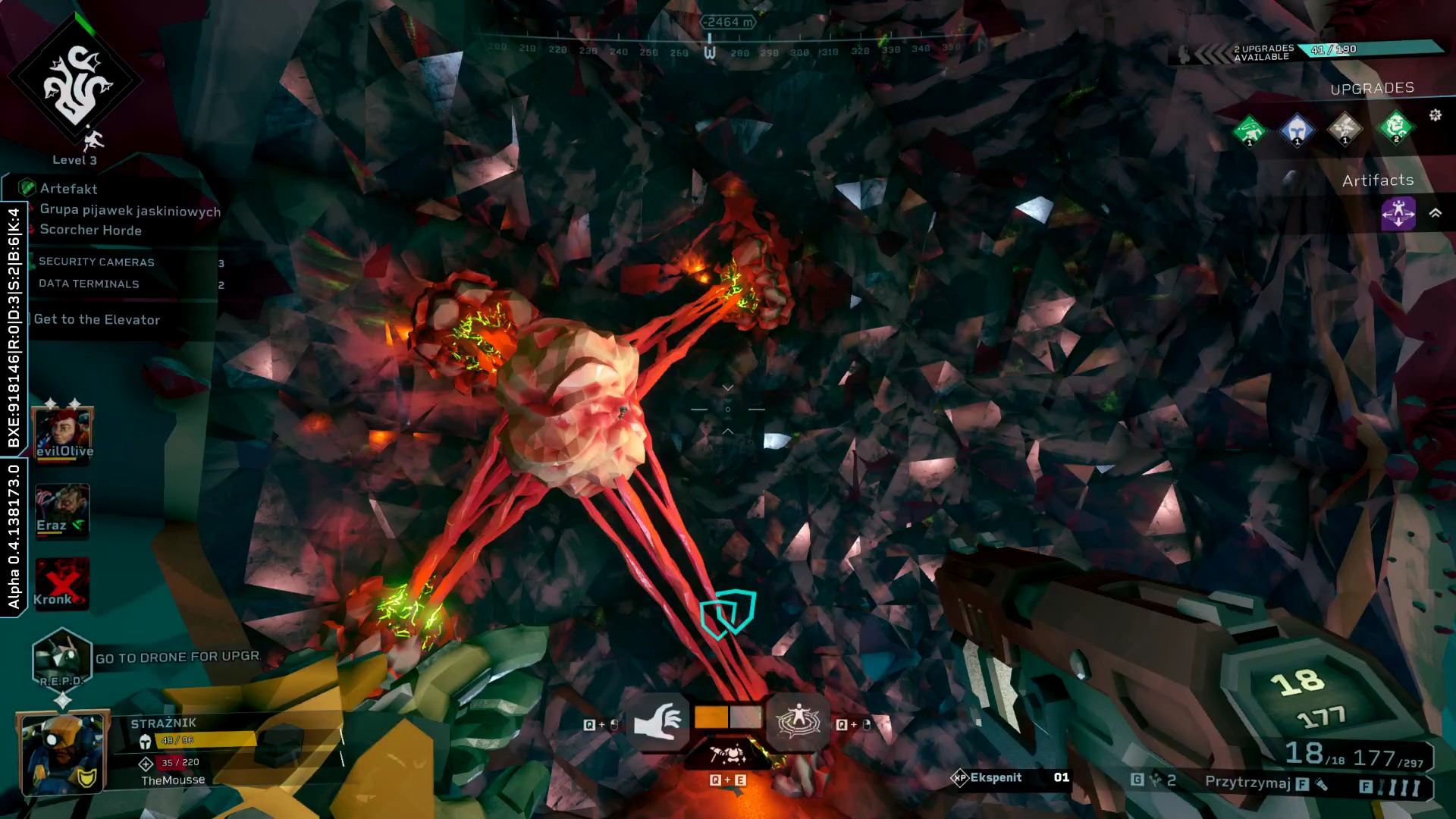Click the 2 Upgrades Available notice

coord(1263,52)
